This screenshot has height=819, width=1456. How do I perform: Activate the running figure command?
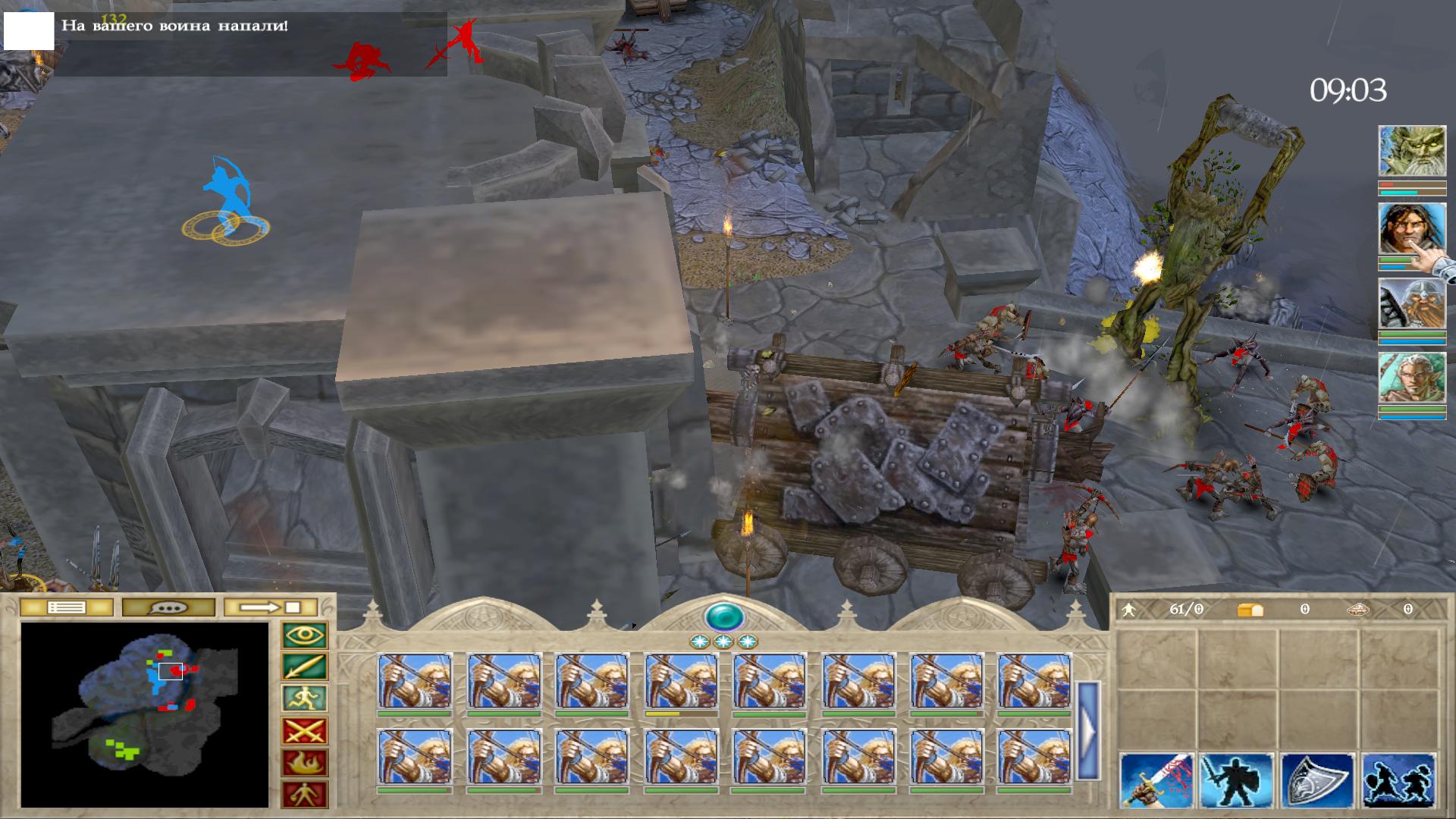pos(304,699)
